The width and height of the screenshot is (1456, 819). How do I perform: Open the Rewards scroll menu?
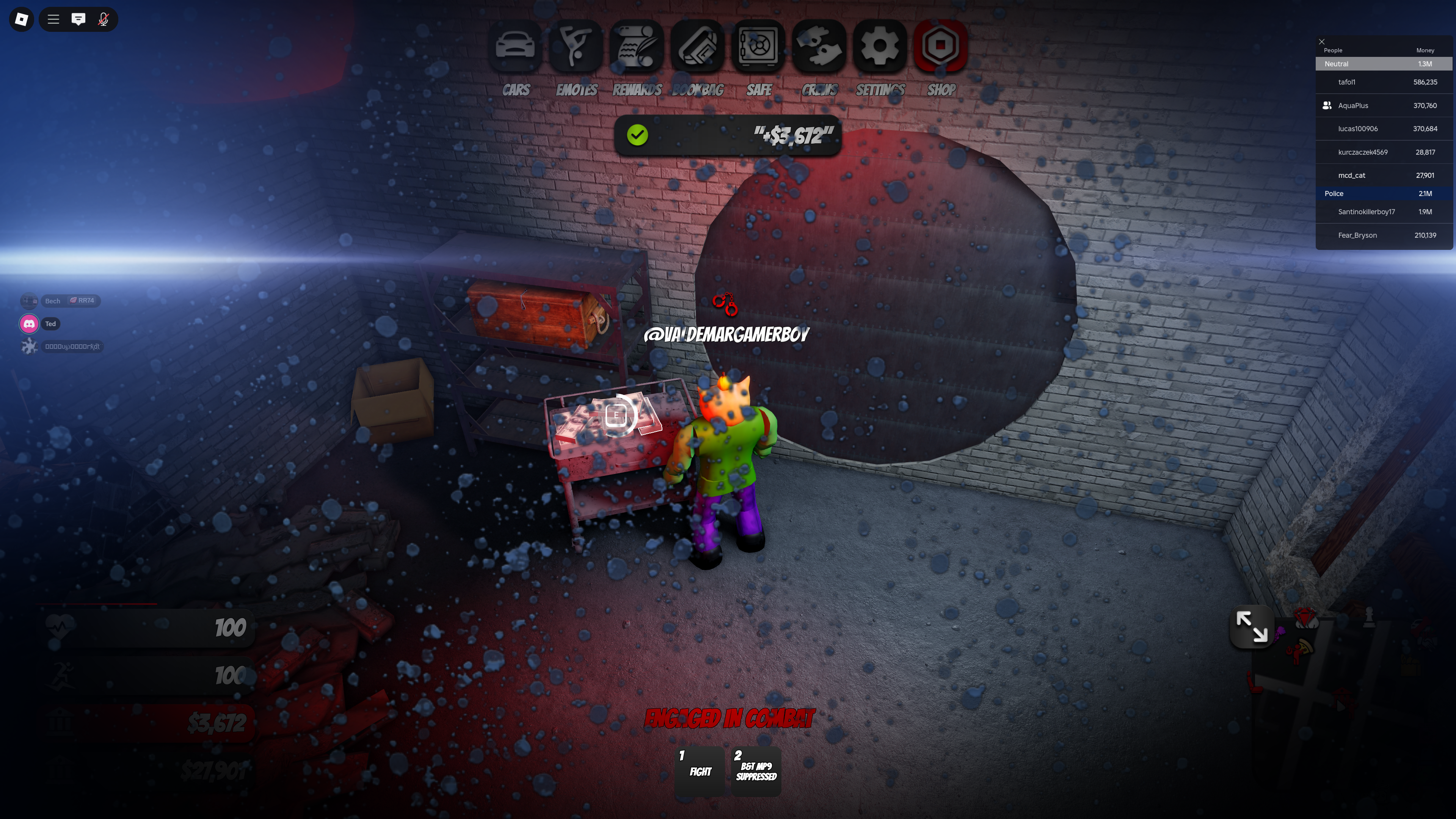(637, 46)
